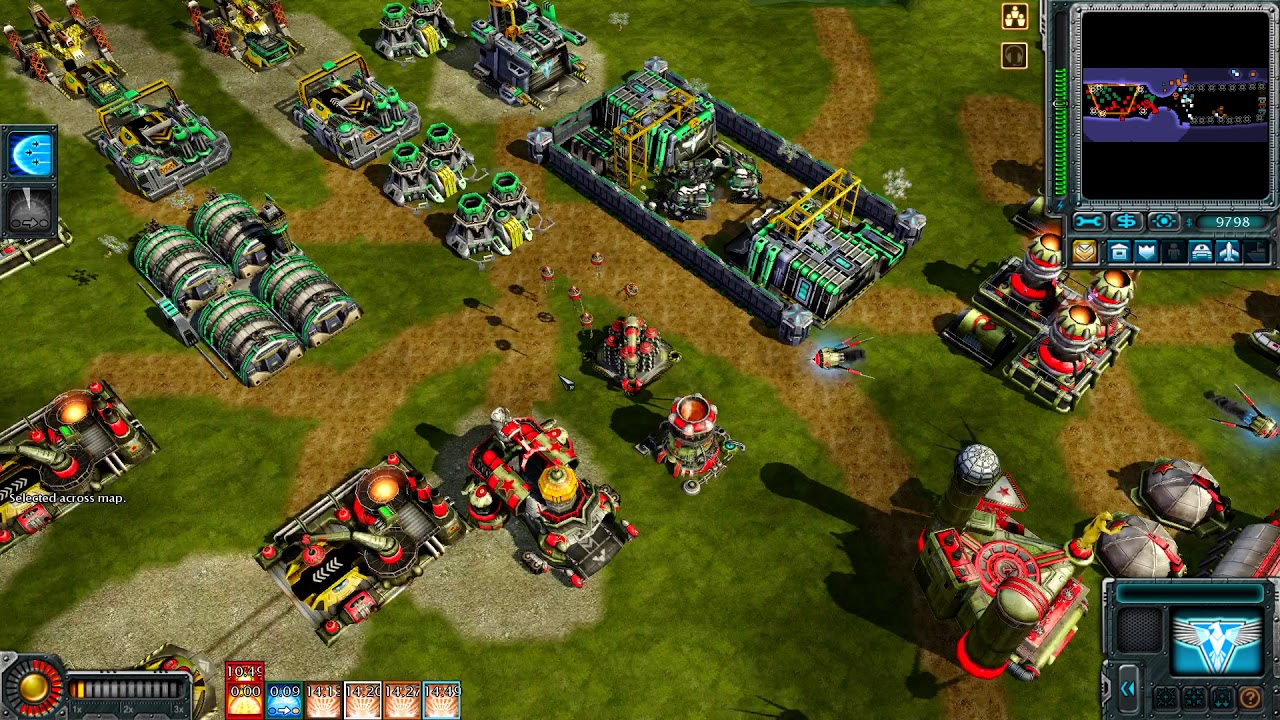Select the vehicle production tank icon
The width and height of the screenshot is (1280, 720).
tap(1200, 252)
